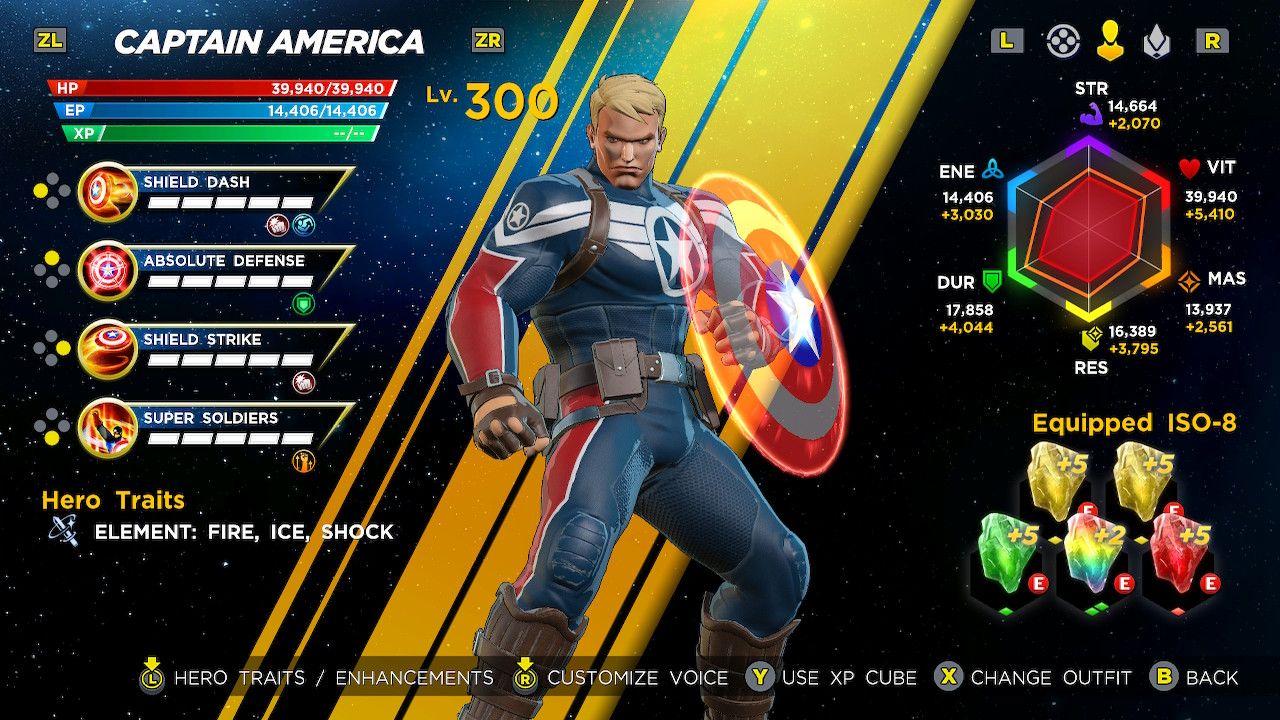
Task: Switch to the team wheel tab at top right
Action: 1064,42
